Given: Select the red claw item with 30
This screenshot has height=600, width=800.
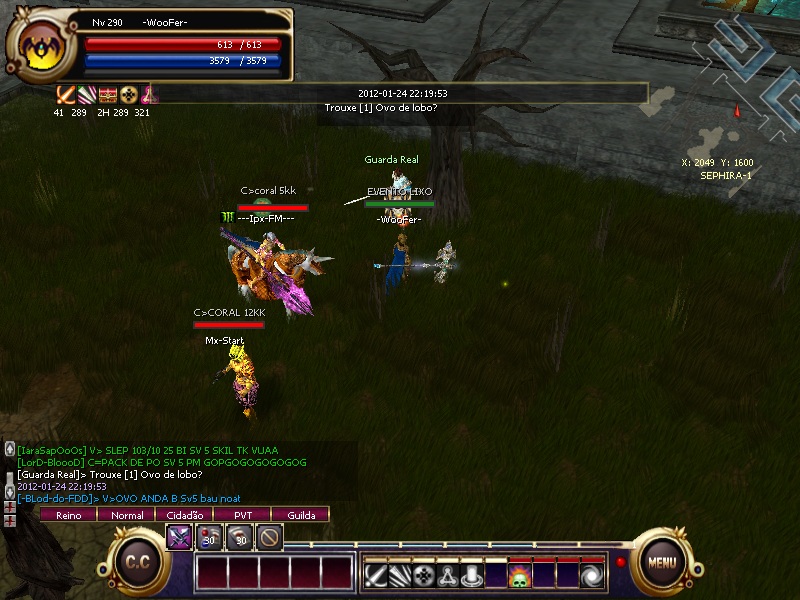Looking at the screenshot, I should [x=240, y=537].
